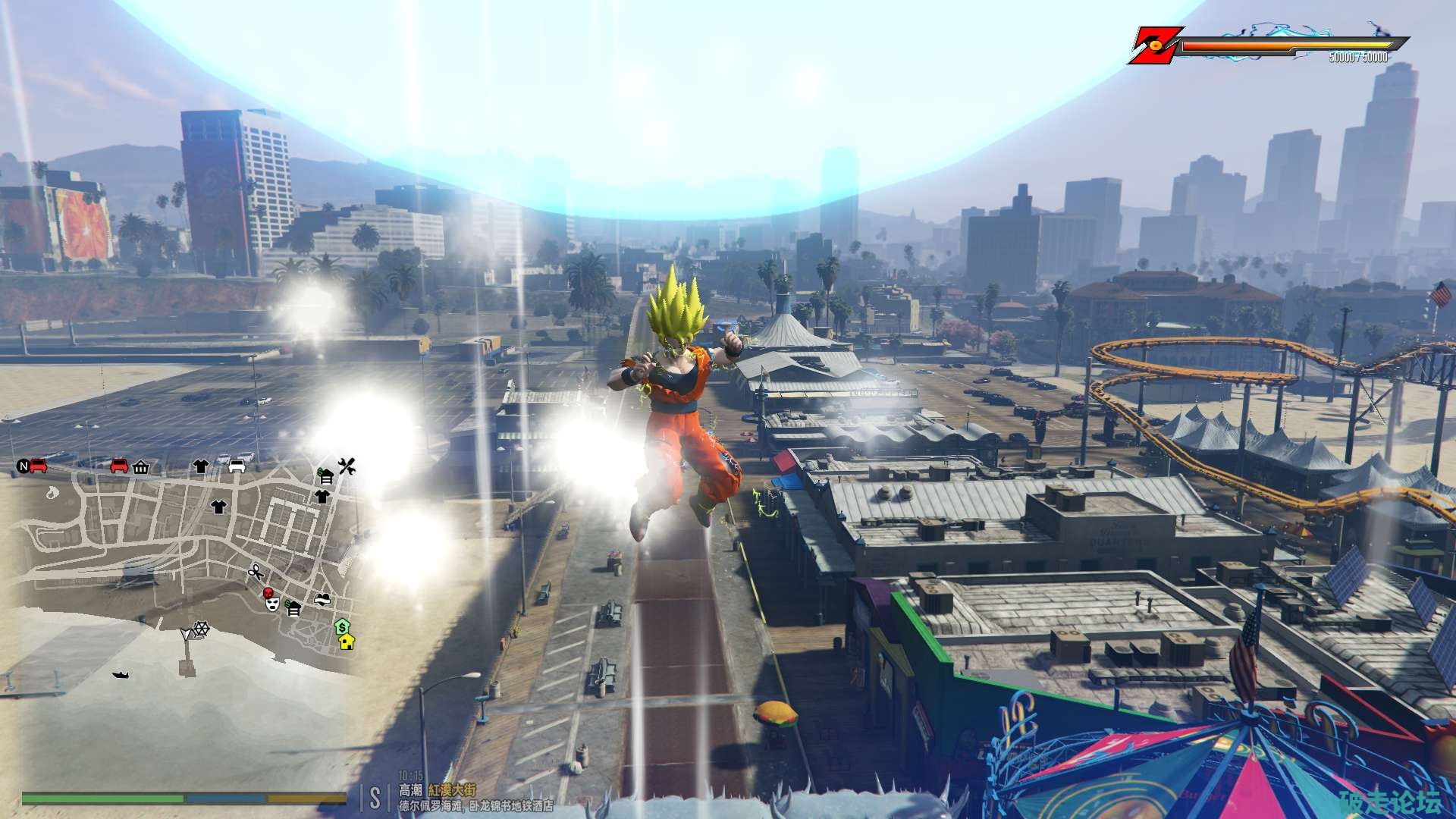Choose the yellow safehouse marker
This screenshot has width=1456, height=819.
click(347, 642)
